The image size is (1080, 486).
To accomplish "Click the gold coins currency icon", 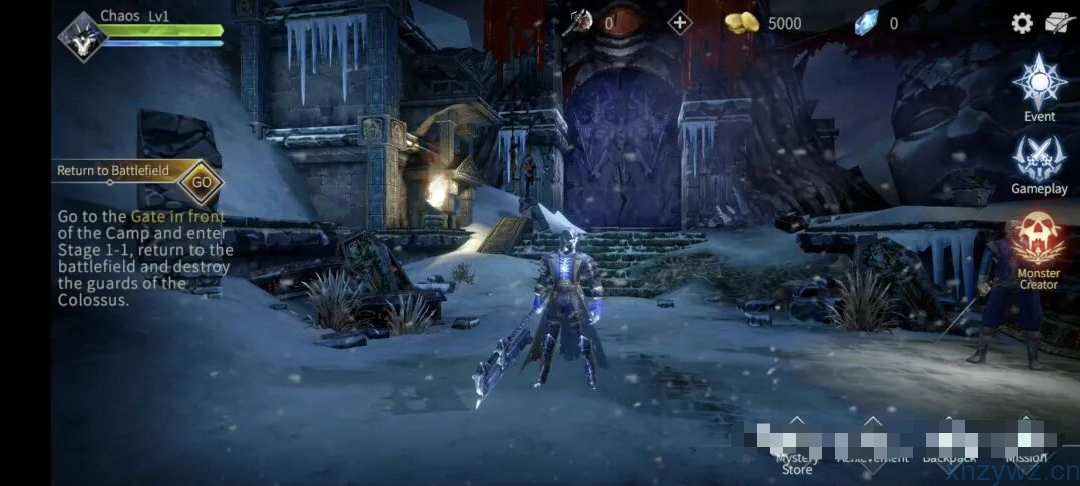I will 741,23.
